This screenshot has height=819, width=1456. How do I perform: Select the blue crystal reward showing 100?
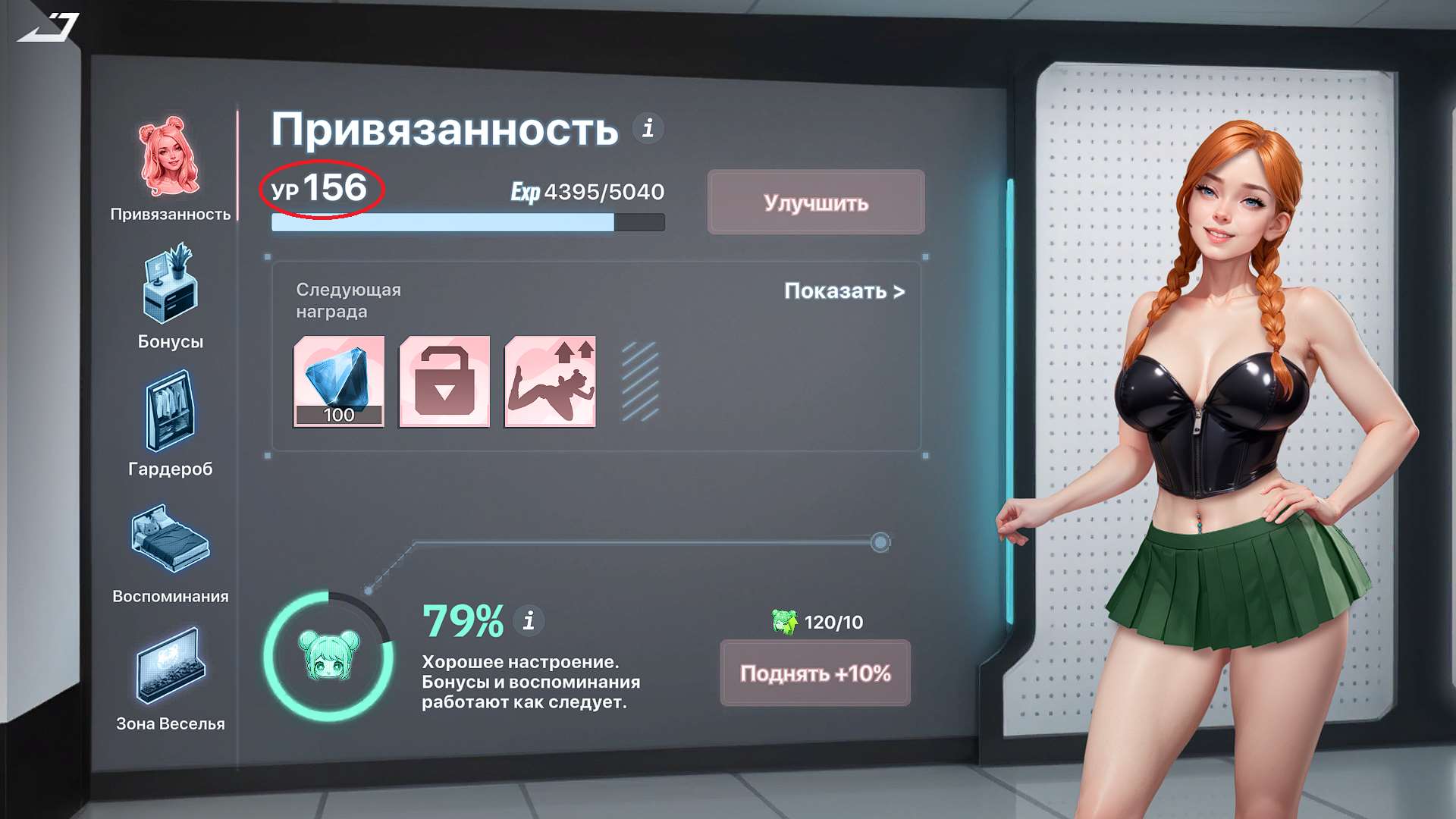(338, 381)
